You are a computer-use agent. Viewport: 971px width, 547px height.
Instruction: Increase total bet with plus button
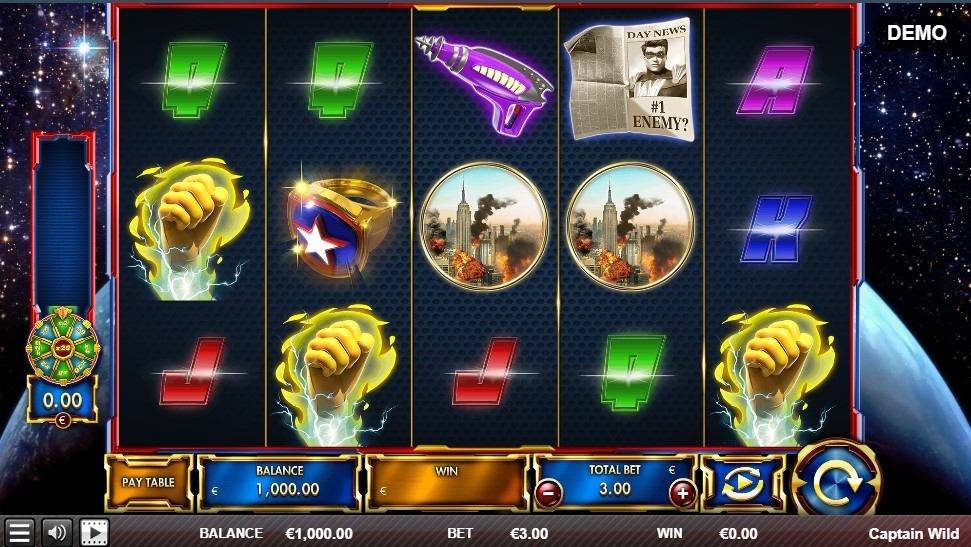(x=683, y=492)
